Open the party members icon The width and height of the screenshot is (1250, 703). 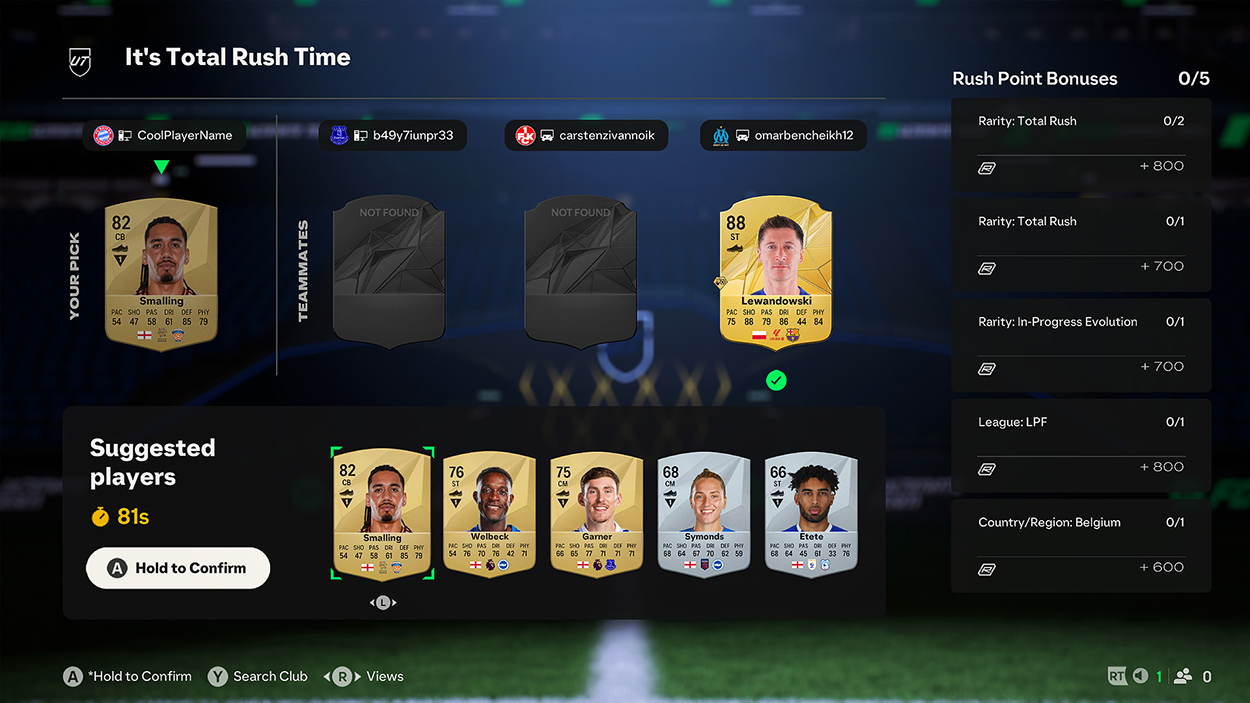(x=1183, y=677)
